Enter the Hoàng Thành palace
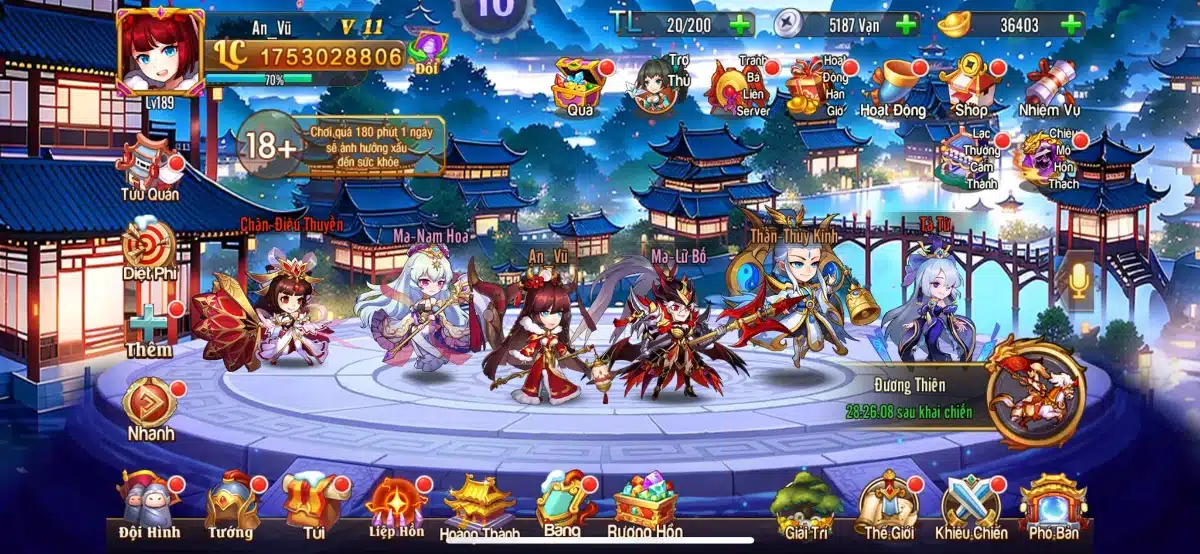The width and height of the screenshot is (1200, 554). coord(479,504)
